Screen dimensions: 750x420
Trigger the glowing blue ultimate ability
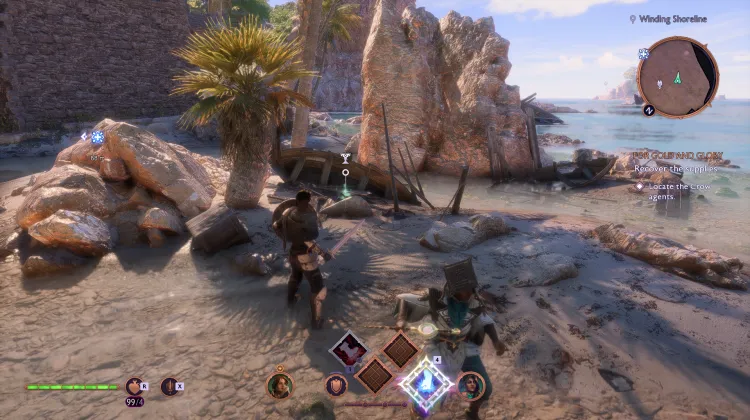pos(425,382)
